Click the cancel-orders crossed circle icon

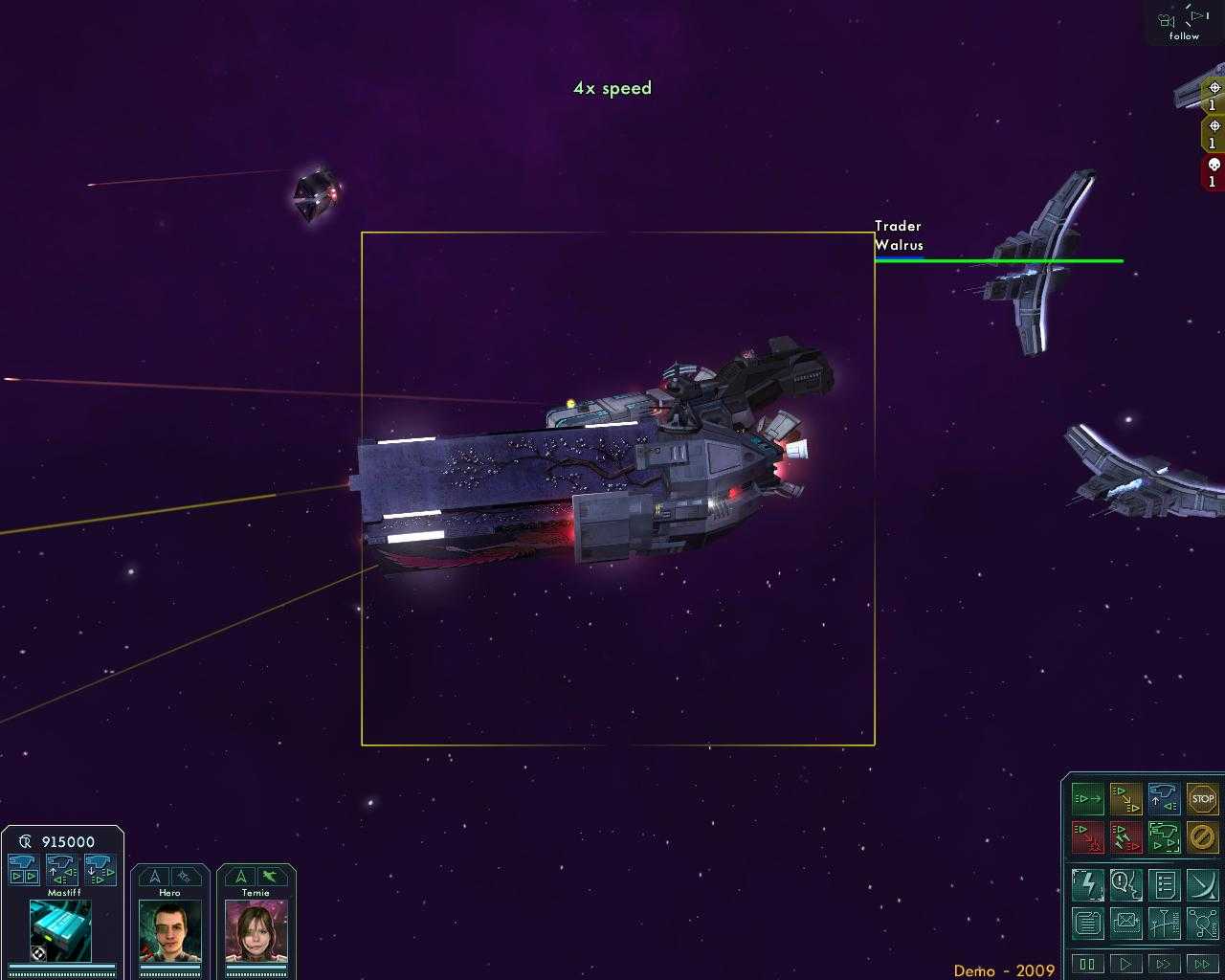point(1203,837)
